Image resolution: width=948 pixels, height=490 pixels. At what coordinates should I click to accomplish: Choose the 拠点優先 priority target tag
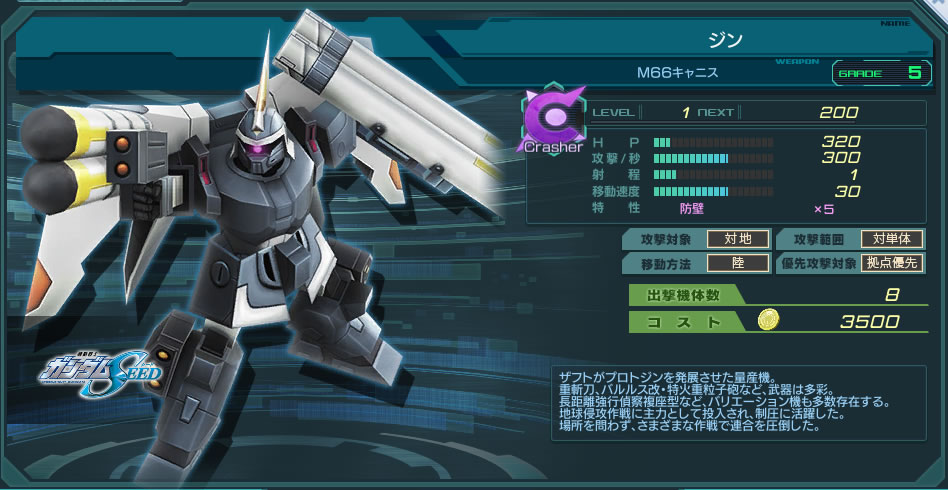[x=892, y=263]
